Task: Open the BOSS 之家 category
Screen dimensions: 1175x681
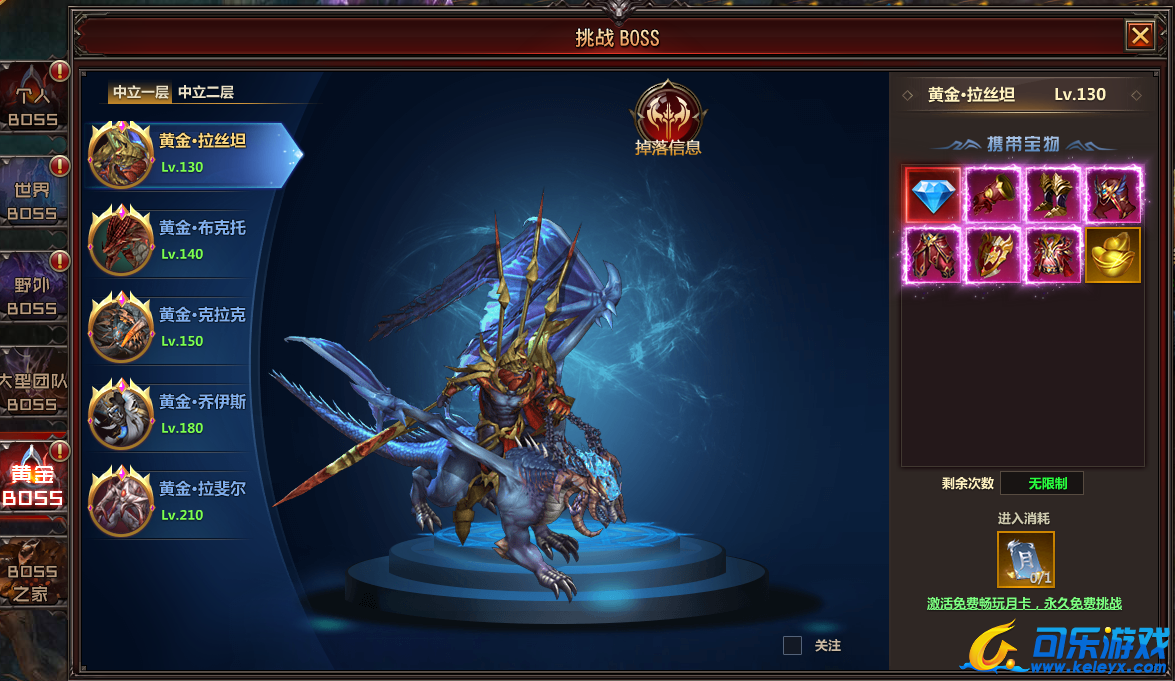Action: (x=33, y=581)
